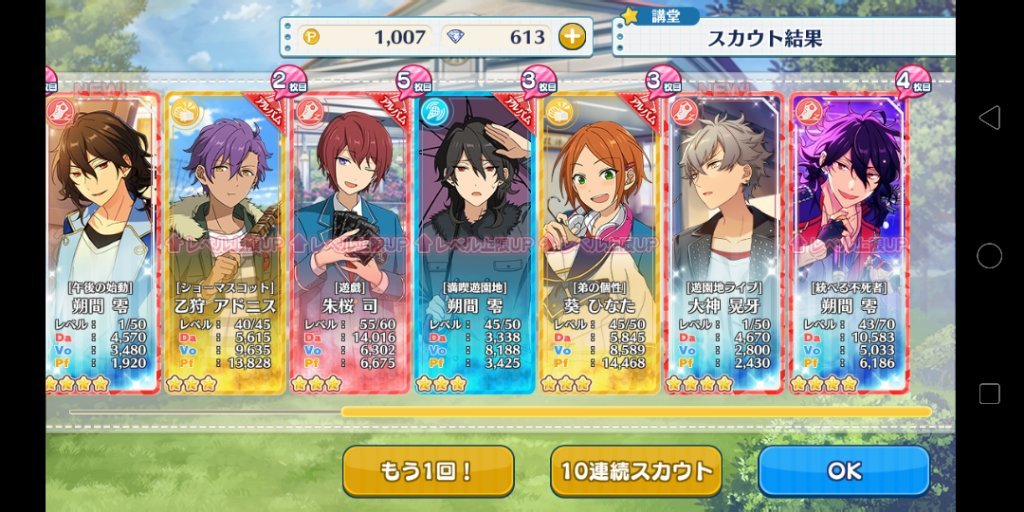Open the 大神 晃牙 遊園地ライブ card
The image size is (1024, 512).
724,240
